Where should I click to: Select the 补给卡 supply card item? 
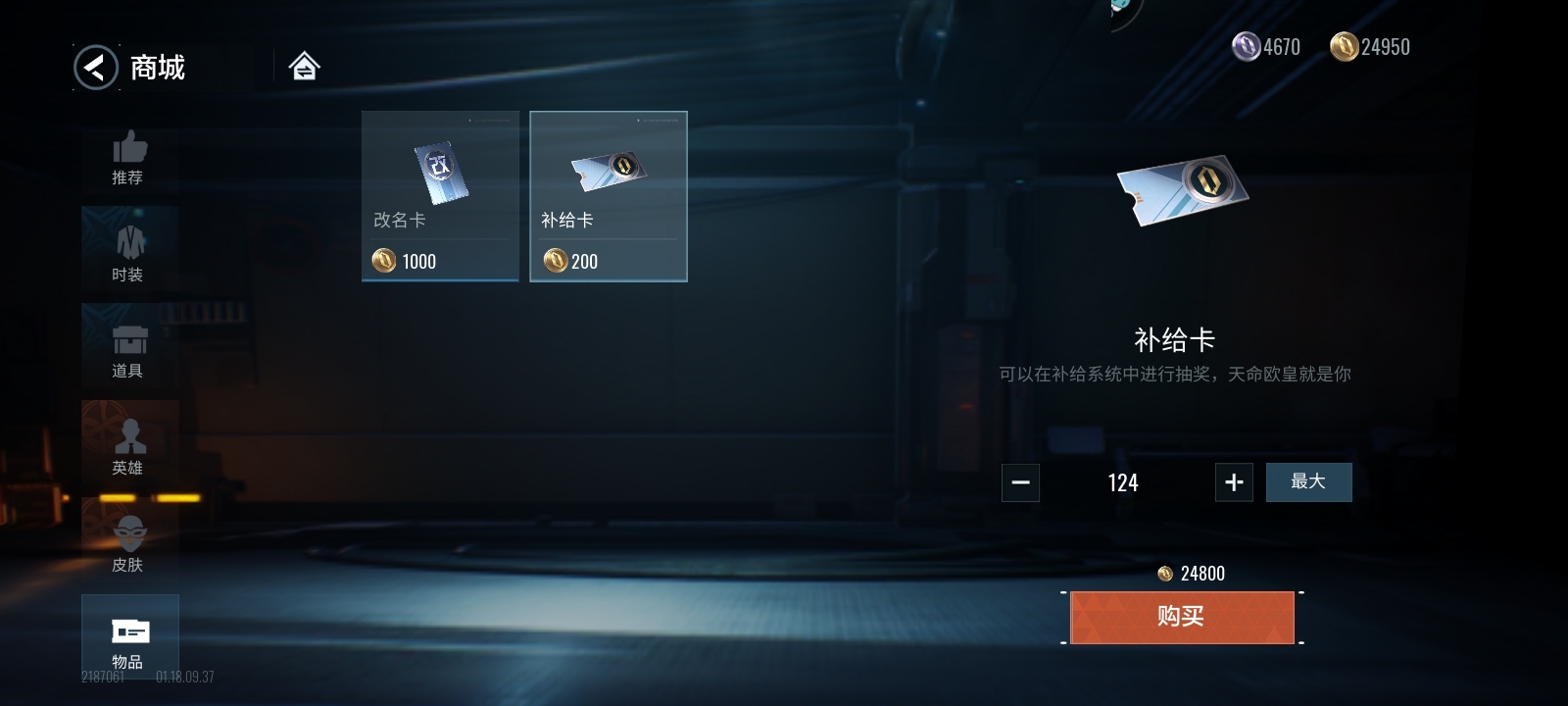coord(609,196)
